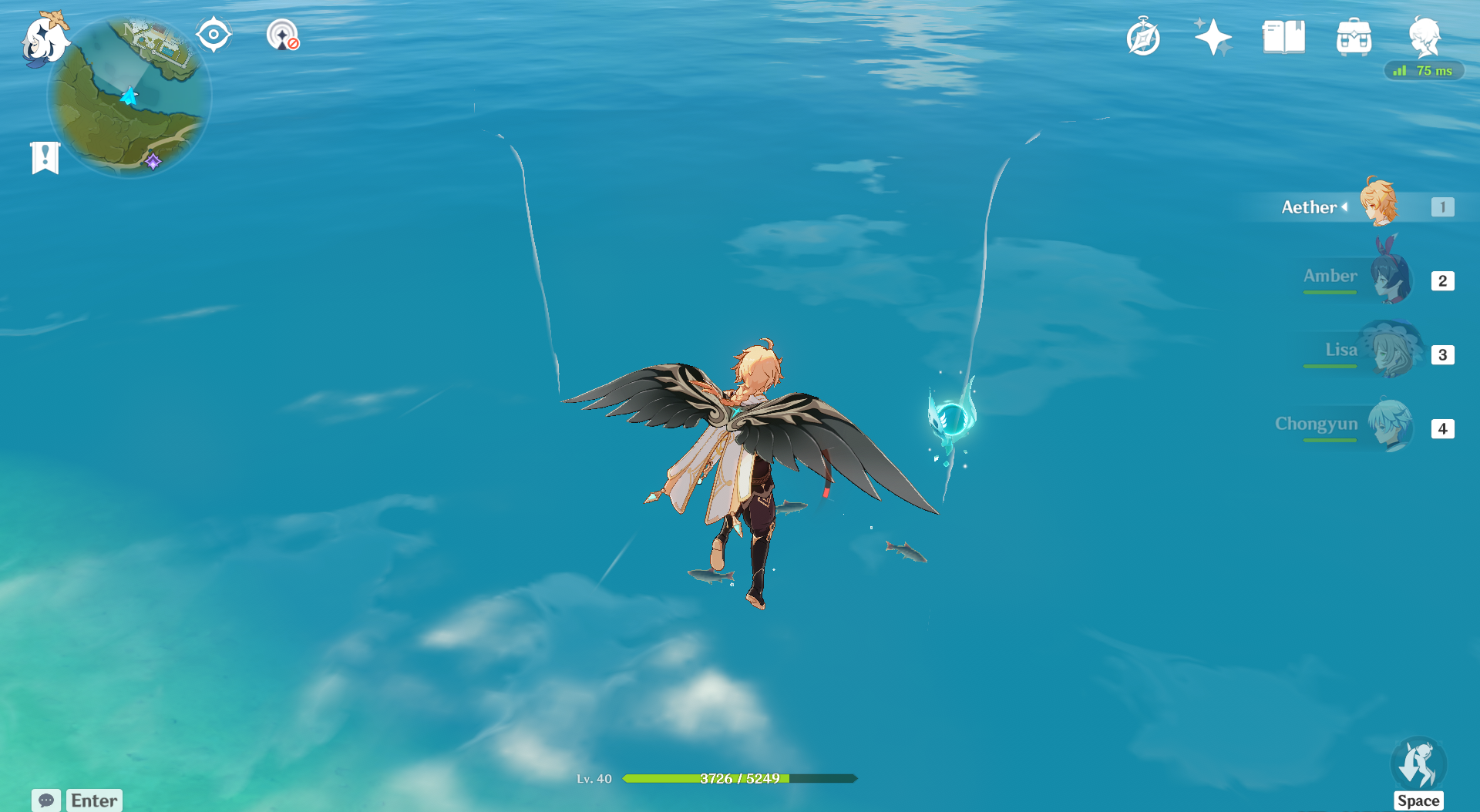Open the circular minimap
Screen dimensions: 1480x812
[129, 97]
